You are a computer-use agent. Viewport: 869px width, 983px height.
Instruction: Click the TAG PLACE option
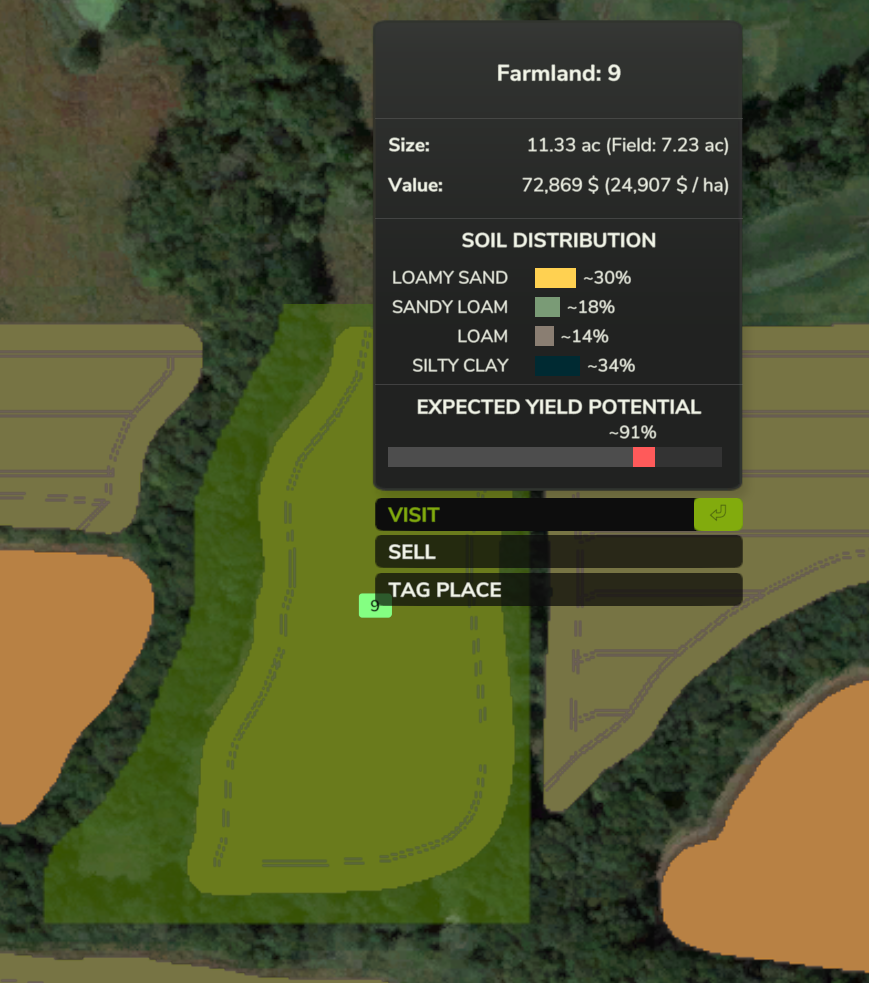pos(557,590)
